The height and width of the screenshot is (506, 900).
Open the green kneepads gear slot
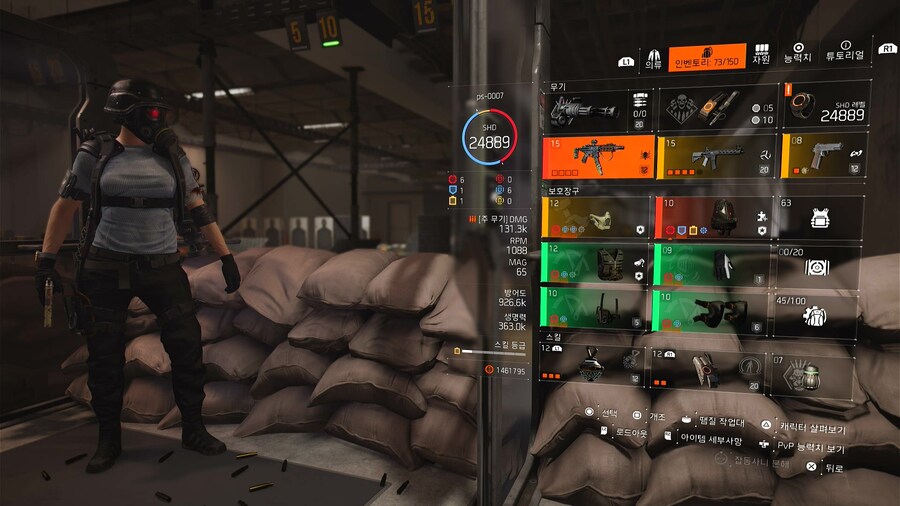point(715,311)
